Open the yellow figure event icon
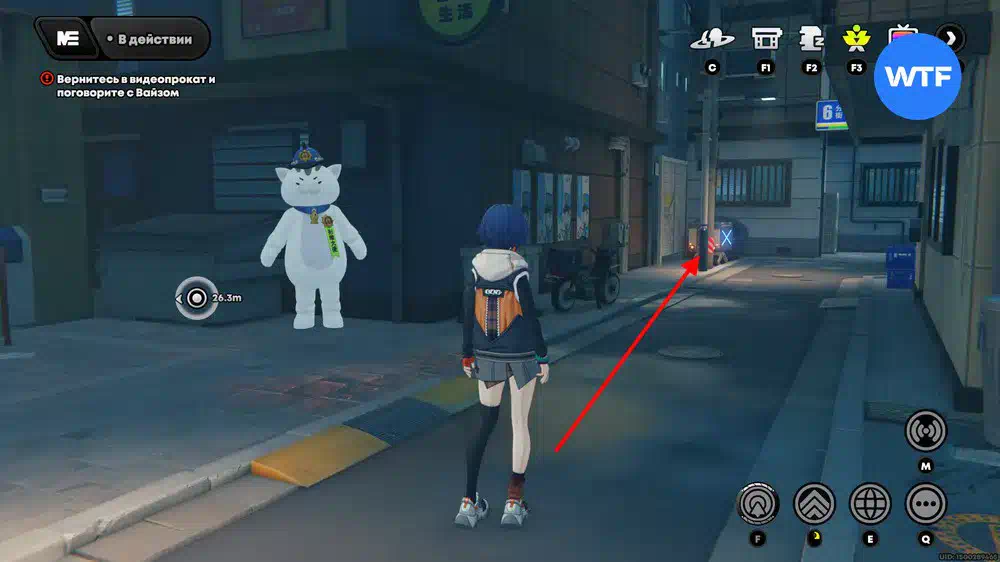Viewport: 1000px width, 562px height. click(x=856, y=39)
